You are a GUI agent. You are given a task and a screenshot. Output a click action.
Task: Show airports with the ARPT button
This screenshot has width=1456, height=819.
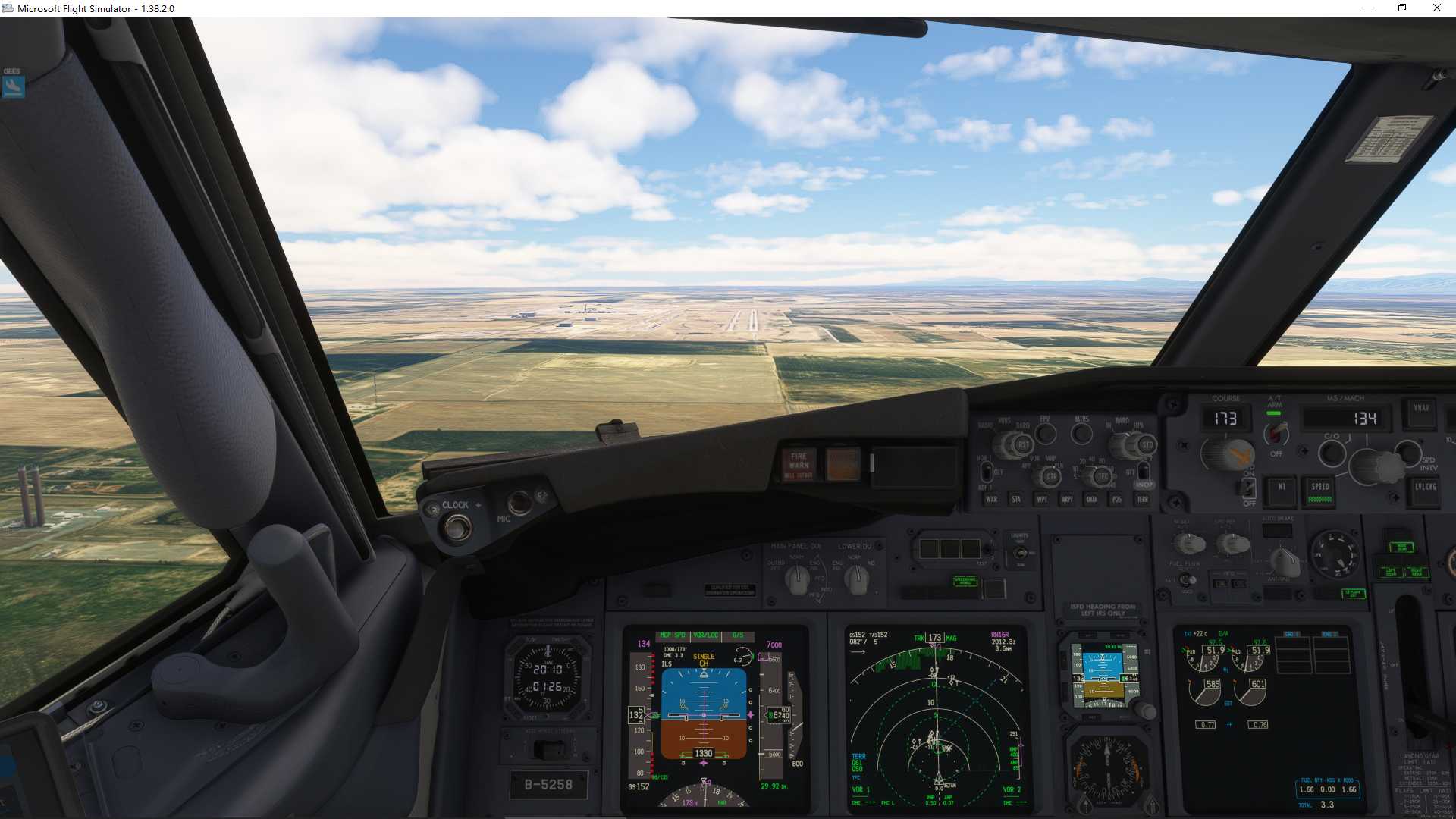tap(1068, 499)
